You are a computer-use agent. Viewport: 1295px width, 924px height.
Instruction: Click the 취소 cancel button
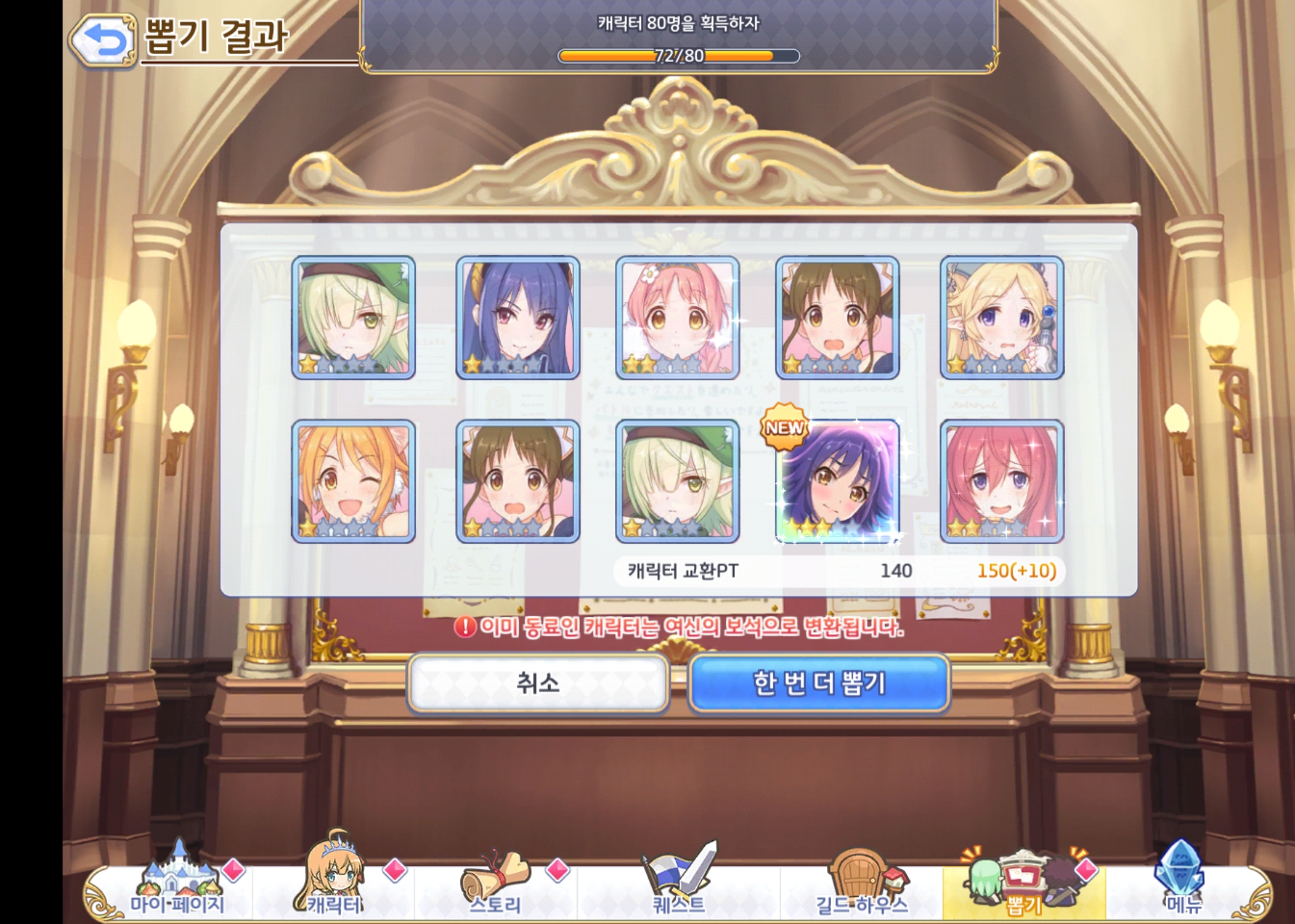(x=538, y=683)
